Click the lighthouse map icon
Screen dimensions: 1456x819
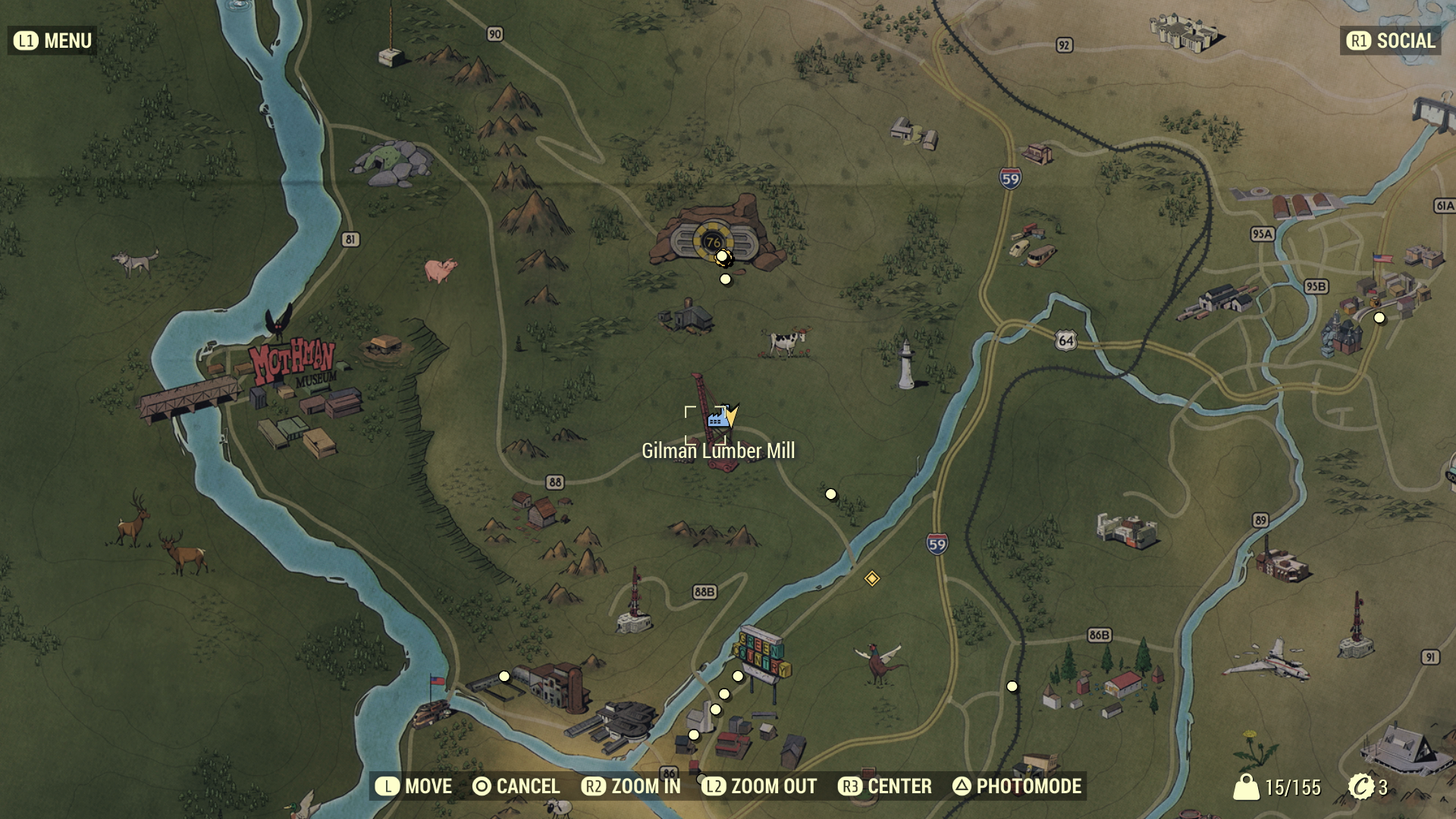coord(907,364)
